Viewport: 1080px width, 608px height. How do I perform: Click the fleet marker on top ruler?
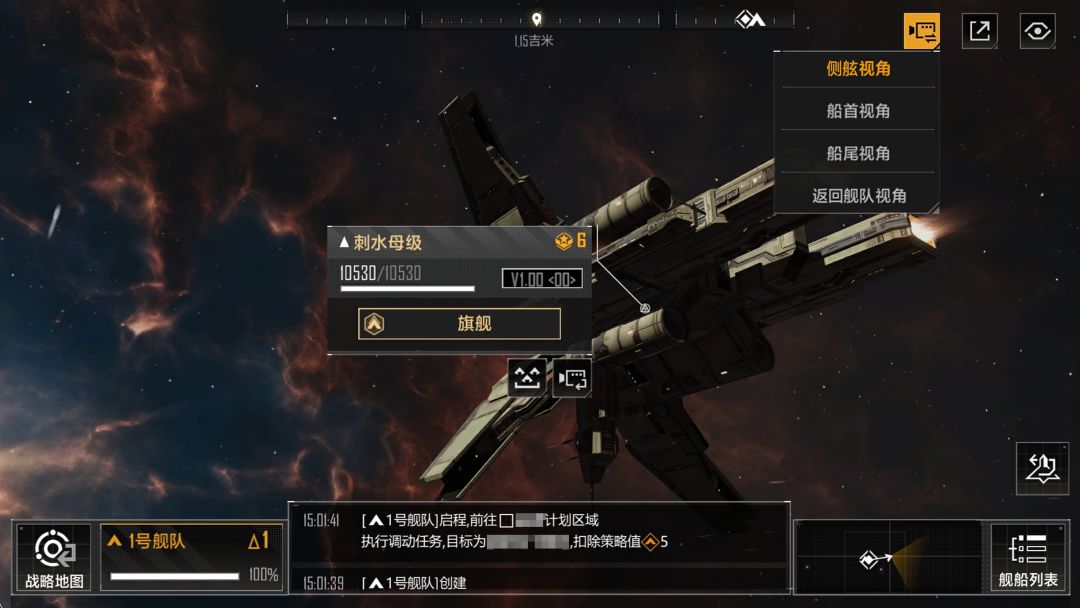749,19
